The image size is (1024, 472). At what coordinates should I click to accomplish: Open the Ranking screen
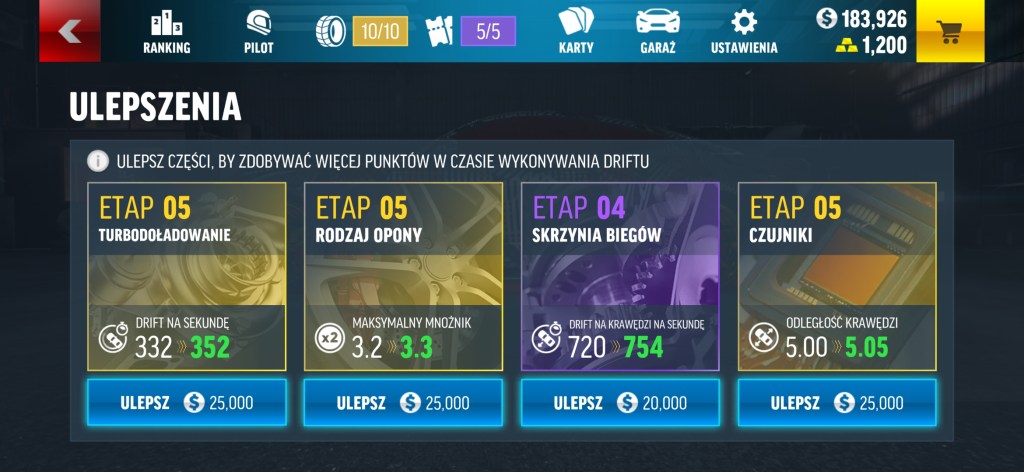[166, 31]
